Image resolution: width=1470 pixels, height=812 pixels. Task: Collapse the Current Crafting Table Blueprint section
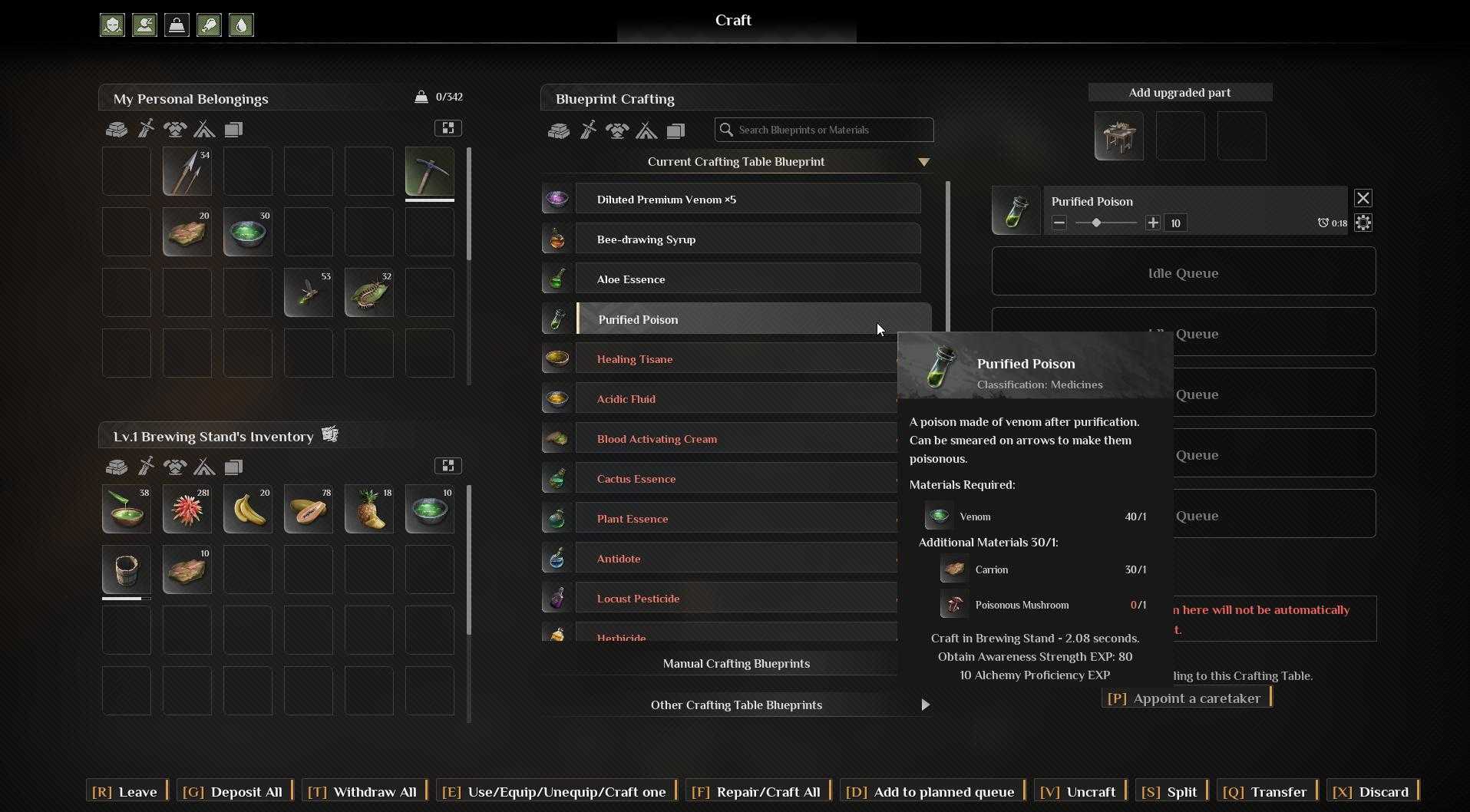tap(923, 162)
